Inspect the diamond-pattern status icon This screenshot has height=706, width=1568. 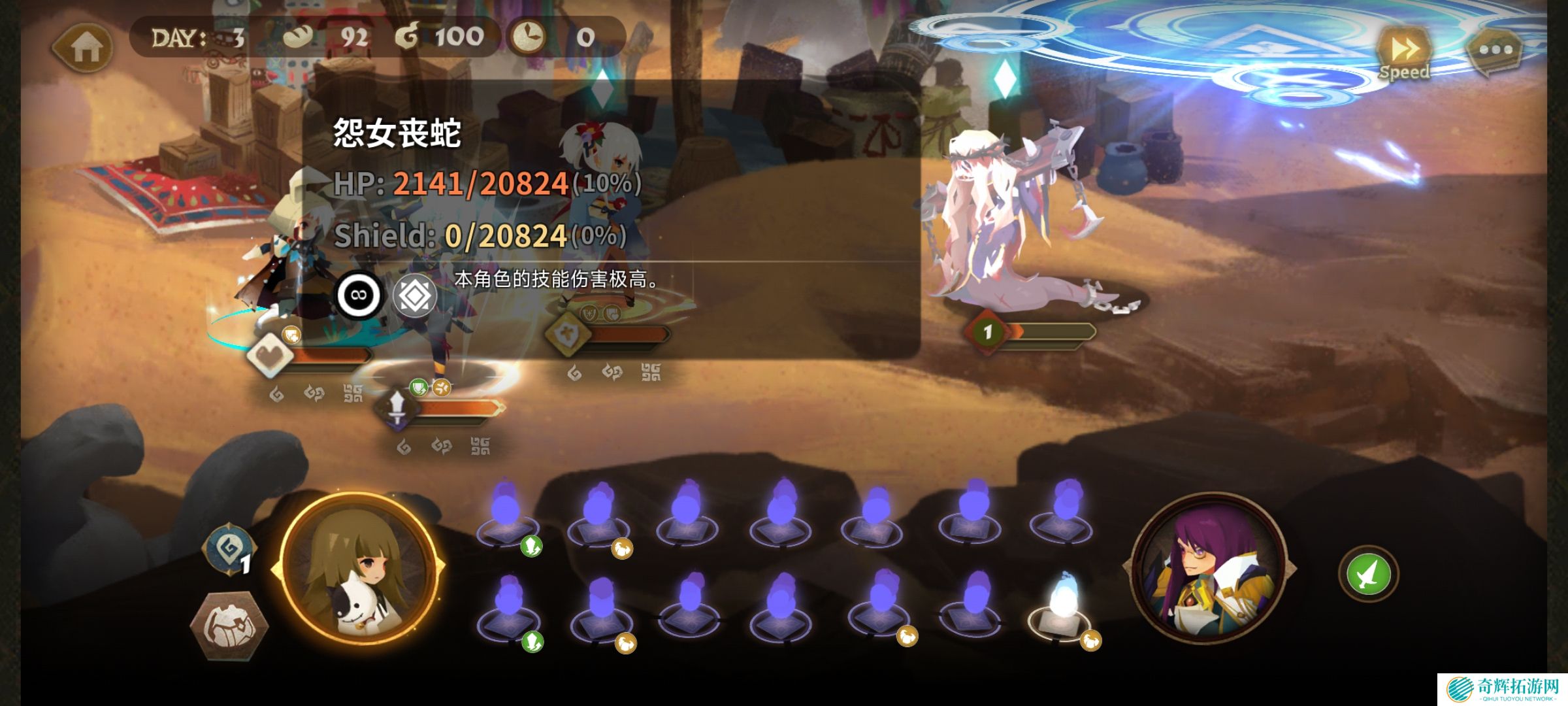point(415,296)
